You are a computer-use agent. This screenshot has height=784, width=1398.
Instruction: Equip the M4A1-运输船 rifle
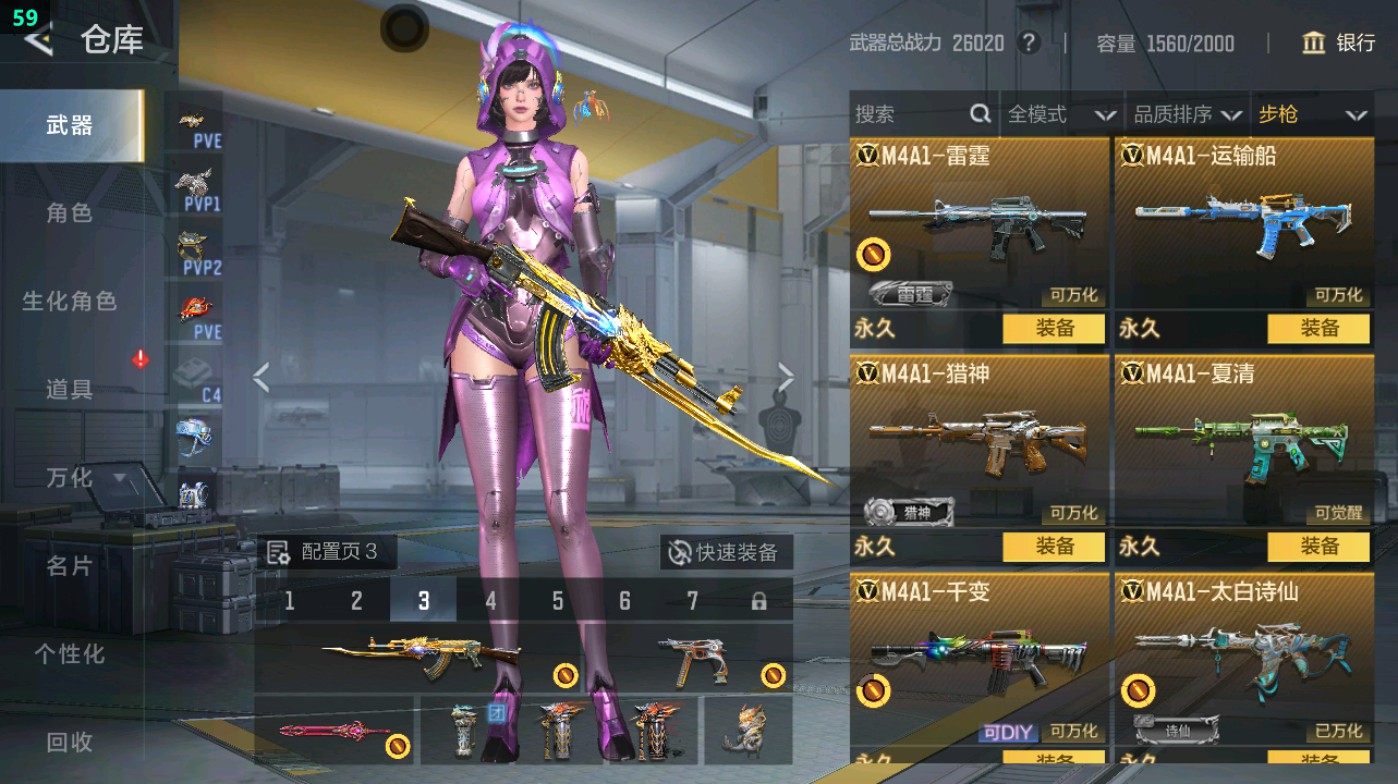point(1319,328)
